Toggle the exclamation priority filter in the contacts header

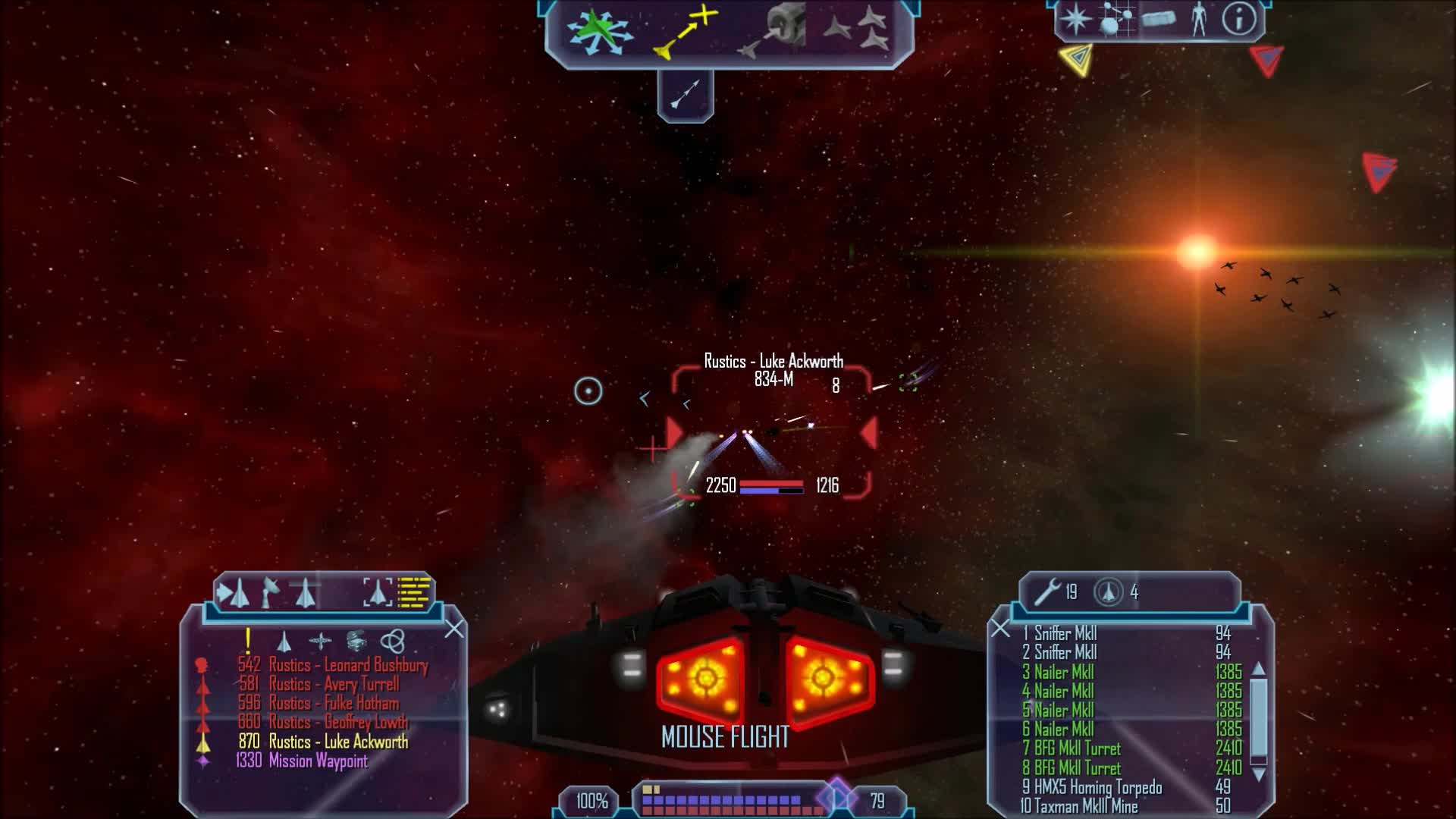[x=247, y=641]
